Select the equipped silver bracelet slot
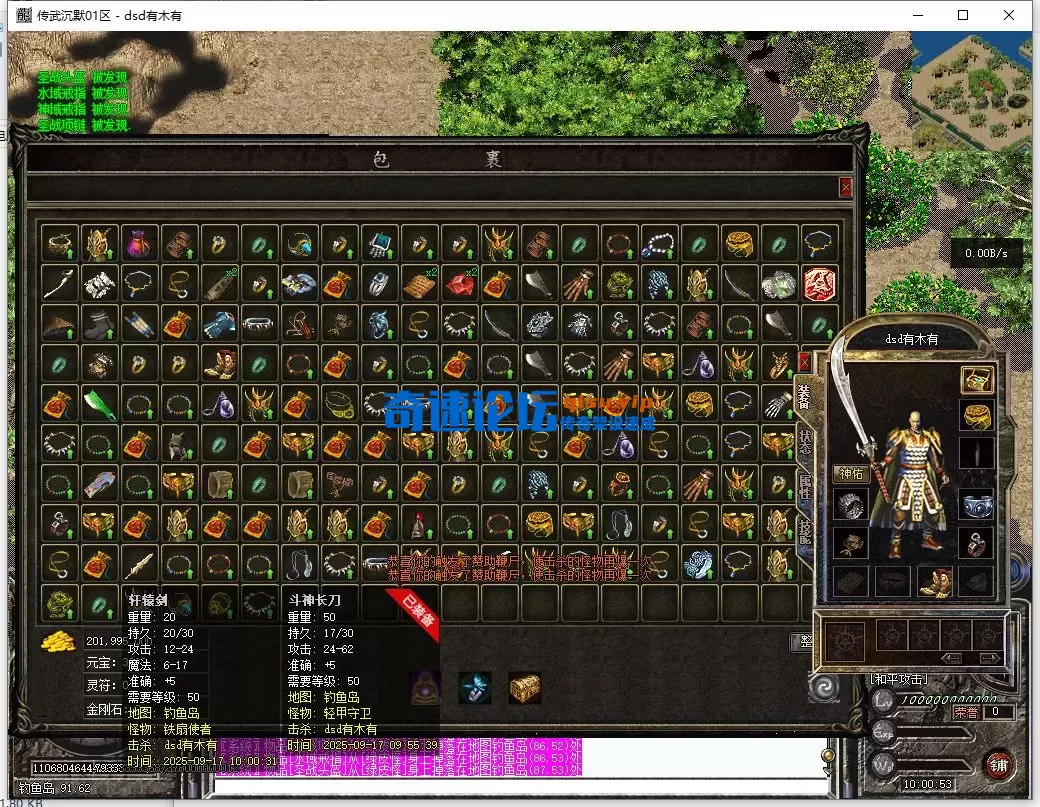The width and height of the screenshot is (1040, 807). (x=976, y=504)
